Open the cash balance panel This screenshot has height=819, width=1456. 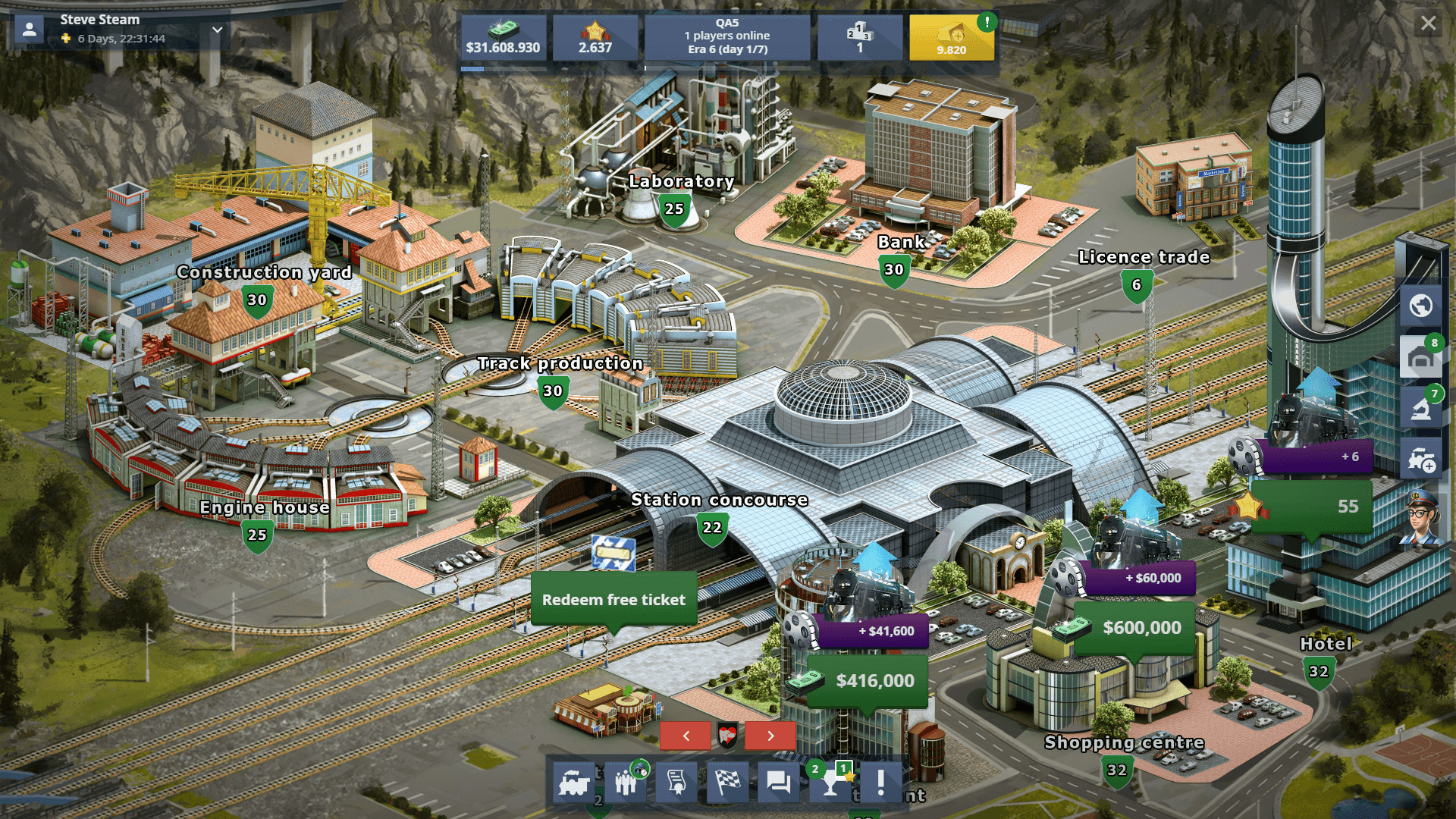(503, 38)
